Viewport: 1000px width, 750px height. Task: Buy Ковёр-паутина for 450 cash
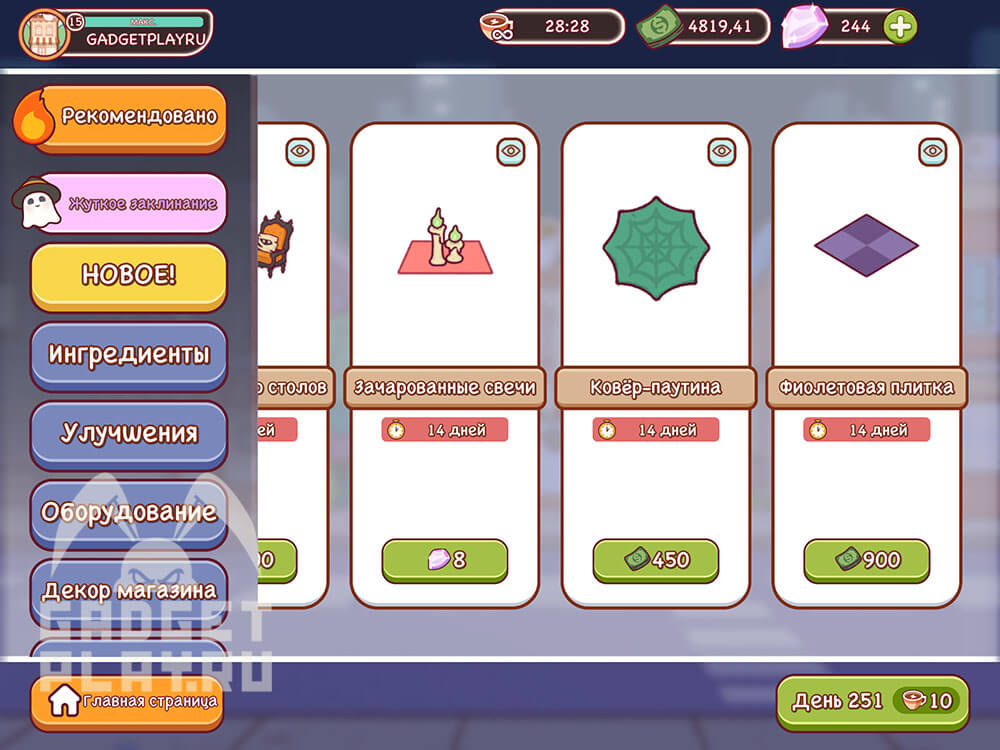(x=656, y=560)
